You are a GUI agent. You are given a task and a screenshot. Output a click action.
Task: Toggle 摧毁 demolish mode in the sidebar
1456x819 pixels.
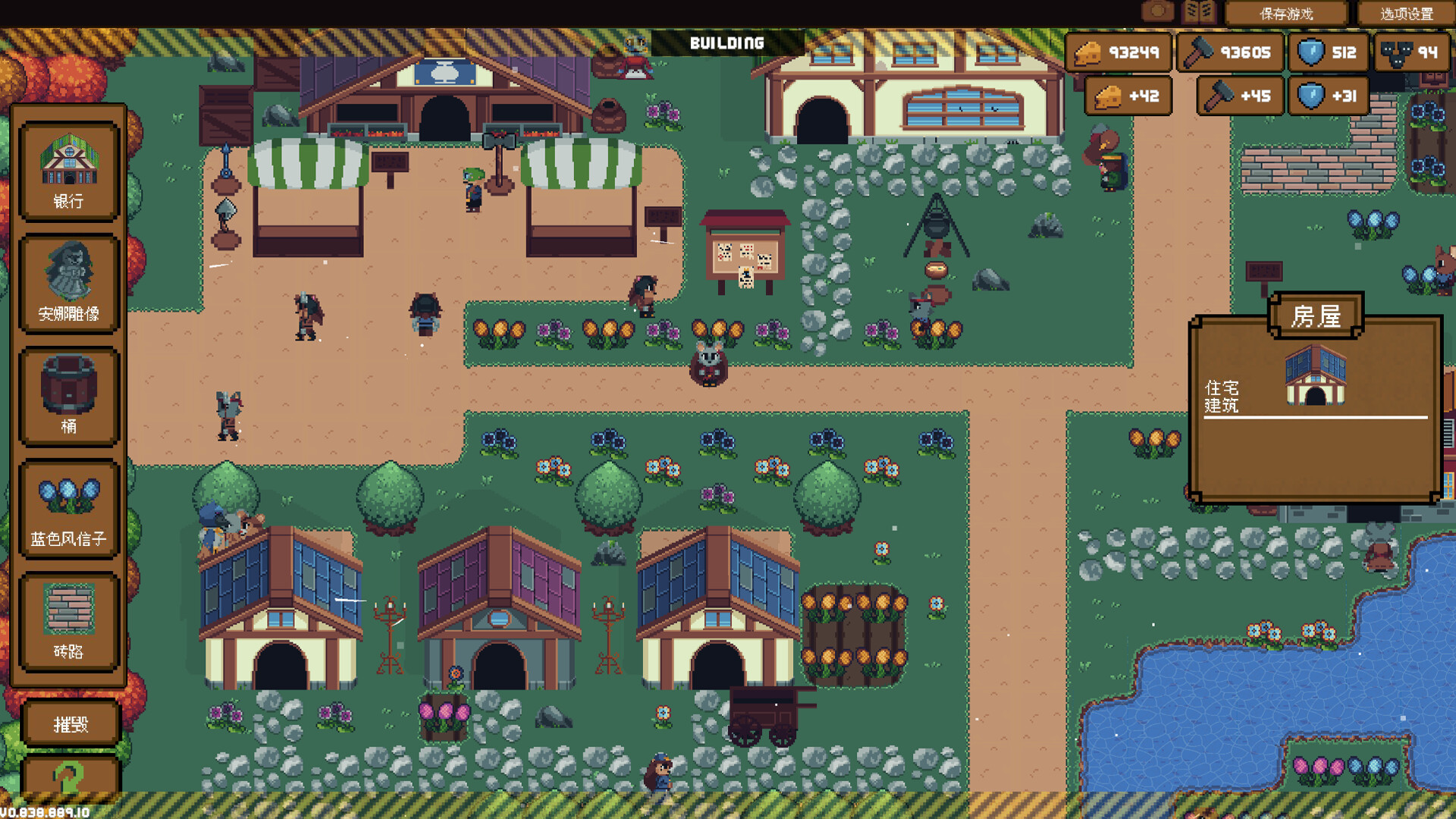click(x=70, y=724)
